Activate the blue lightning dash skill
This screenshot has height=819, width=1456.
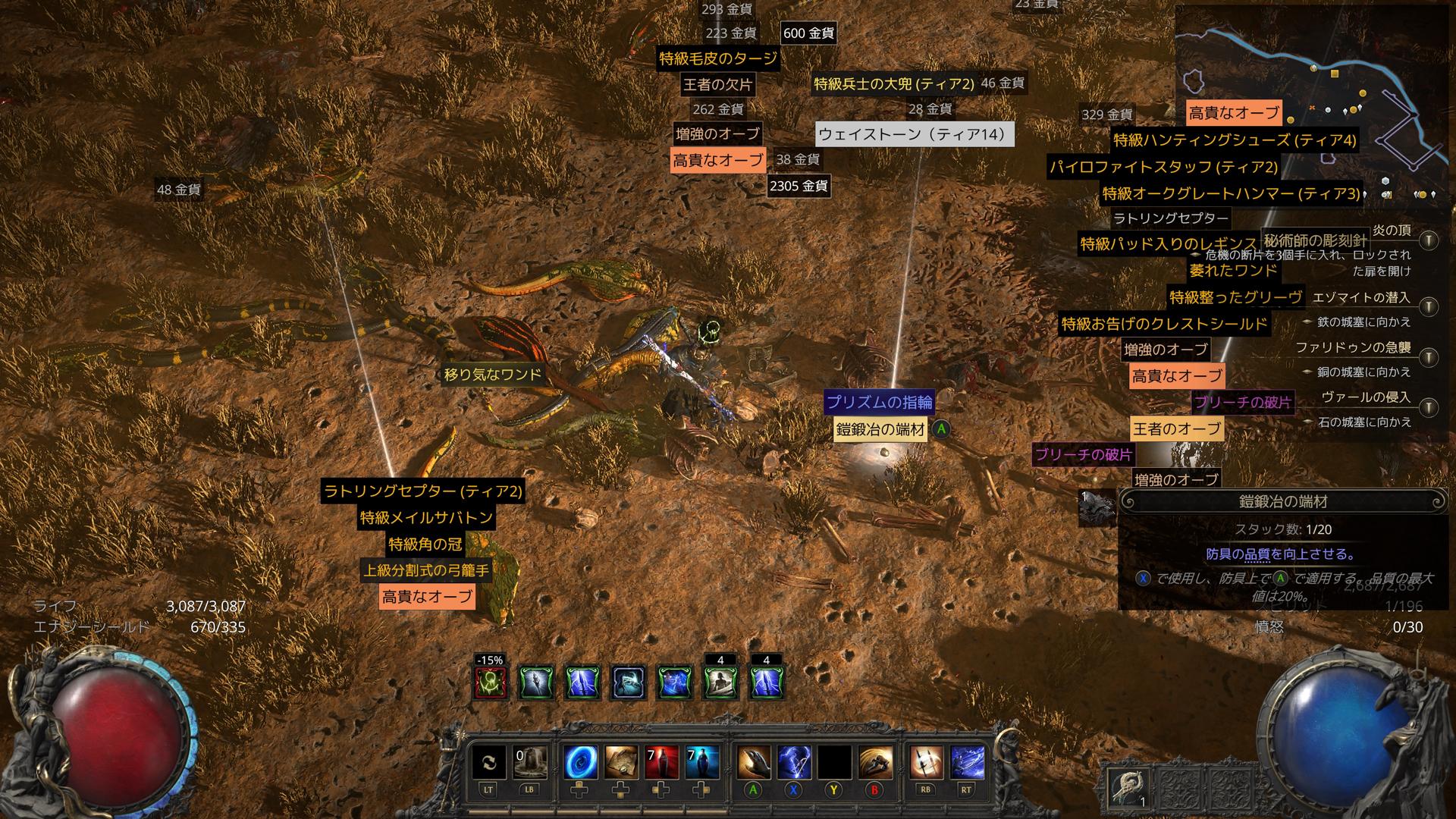tap(967, 762)
